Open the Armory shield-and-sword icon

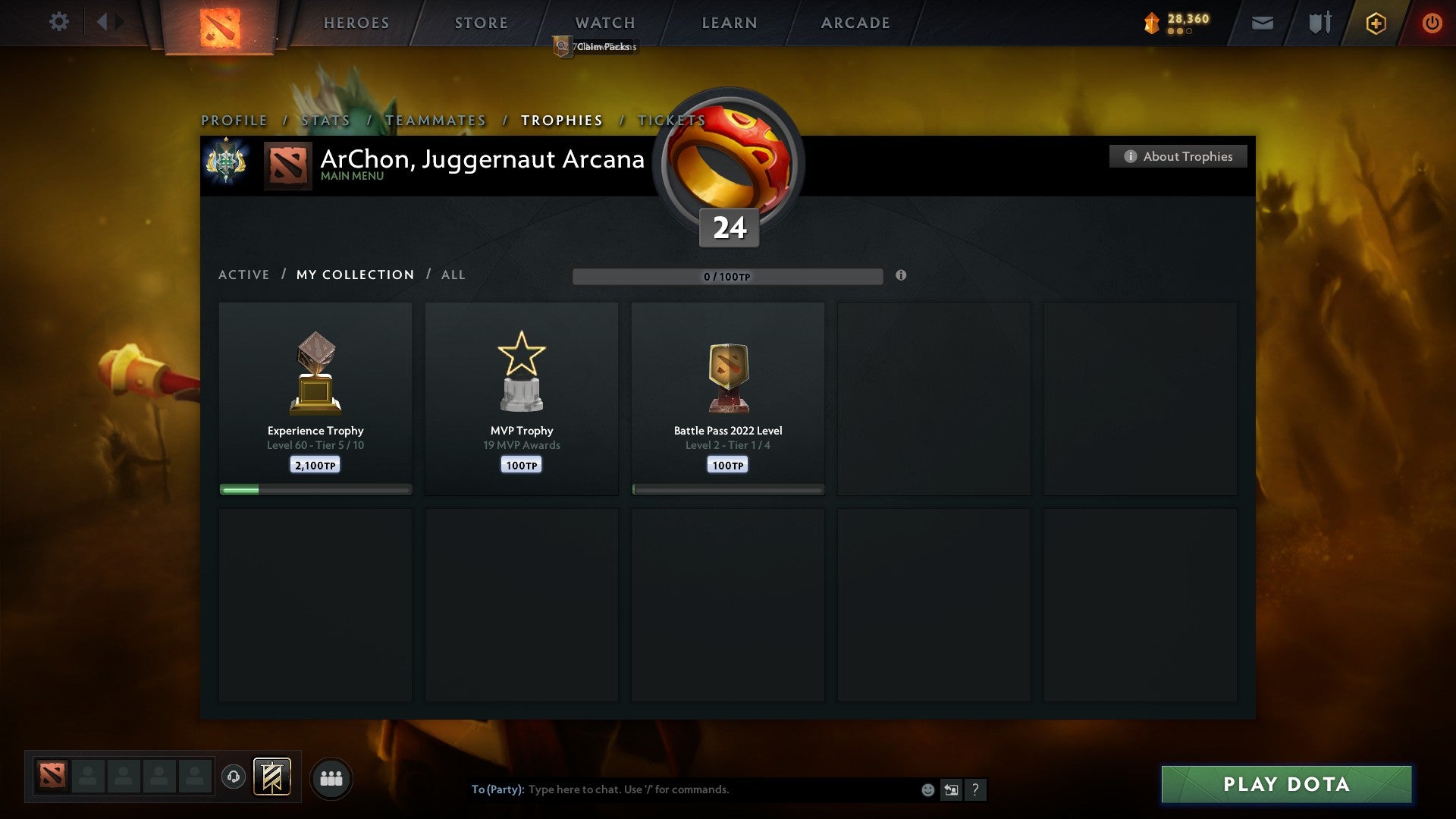(x=1319, y=23)
